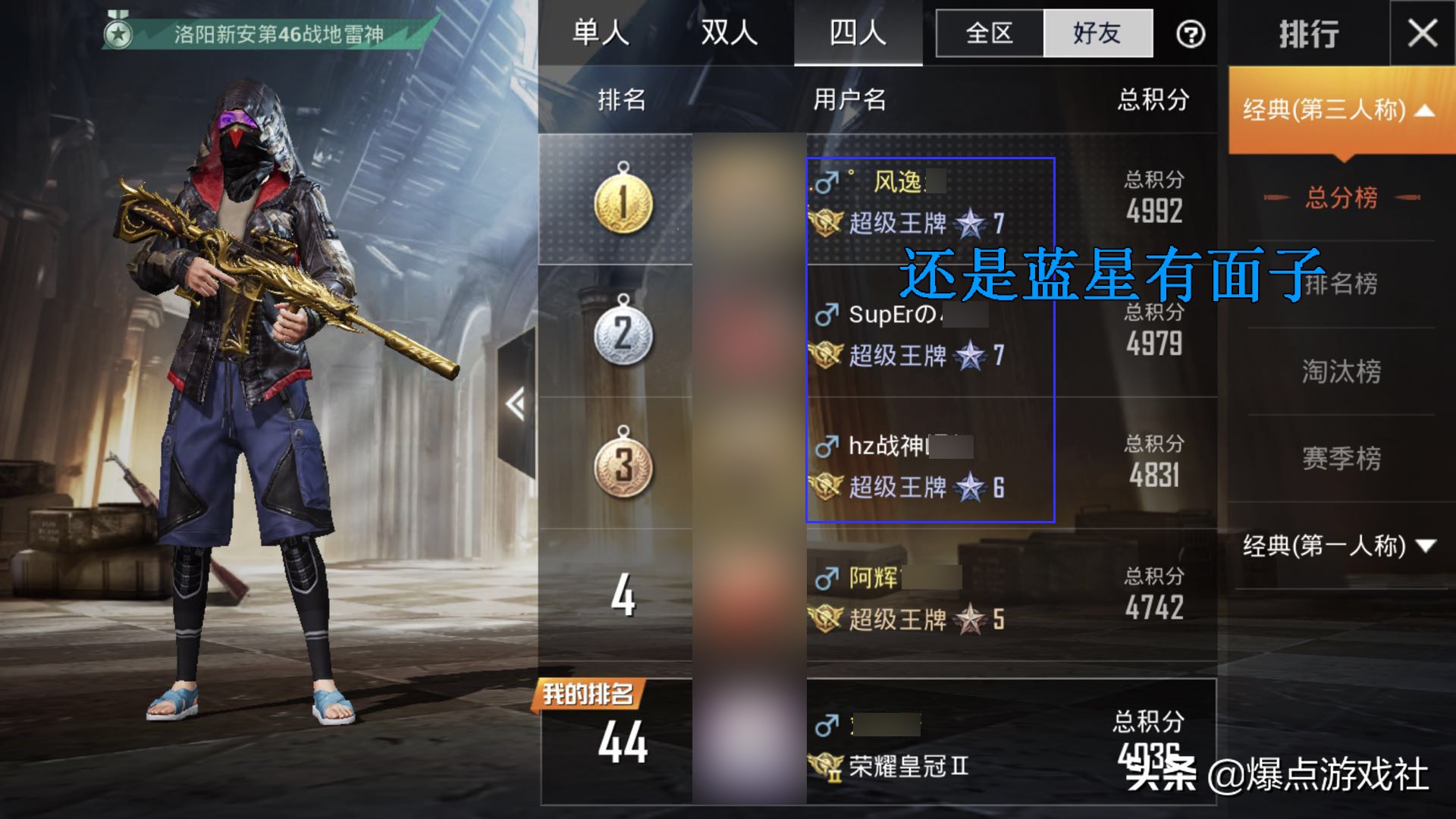Select the 好友 filter

[x=1097, y=33]
